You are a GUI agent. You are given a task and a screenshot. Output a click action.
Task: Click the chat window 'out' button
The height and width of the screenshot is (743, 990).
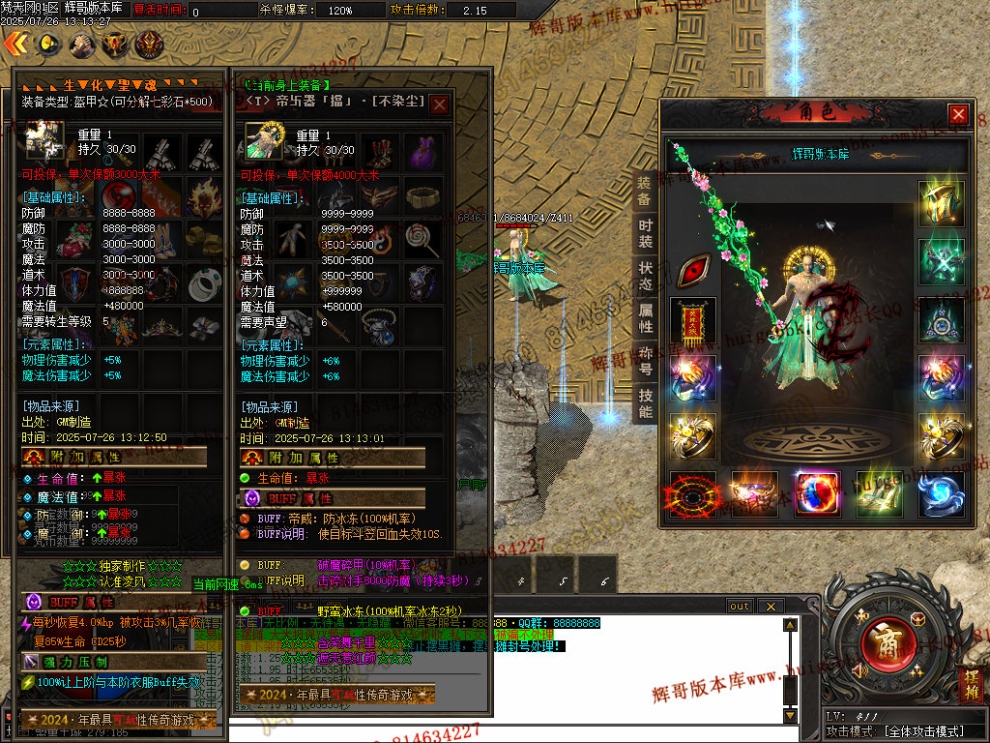[739, 606]
